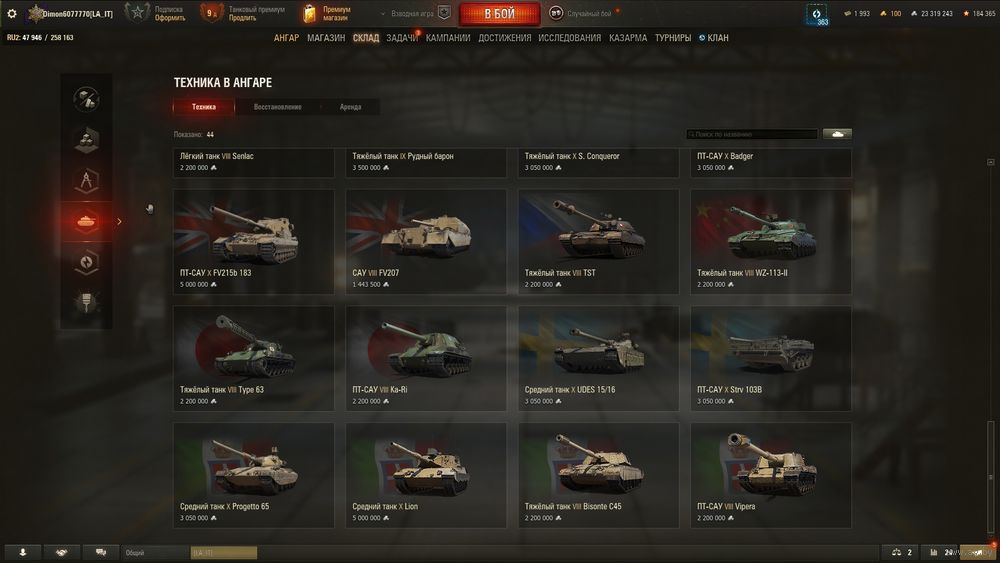The image size is (1000, 563).
Task: Go to the КАЗАРМА menu
Action: click(x=628, y=38)
